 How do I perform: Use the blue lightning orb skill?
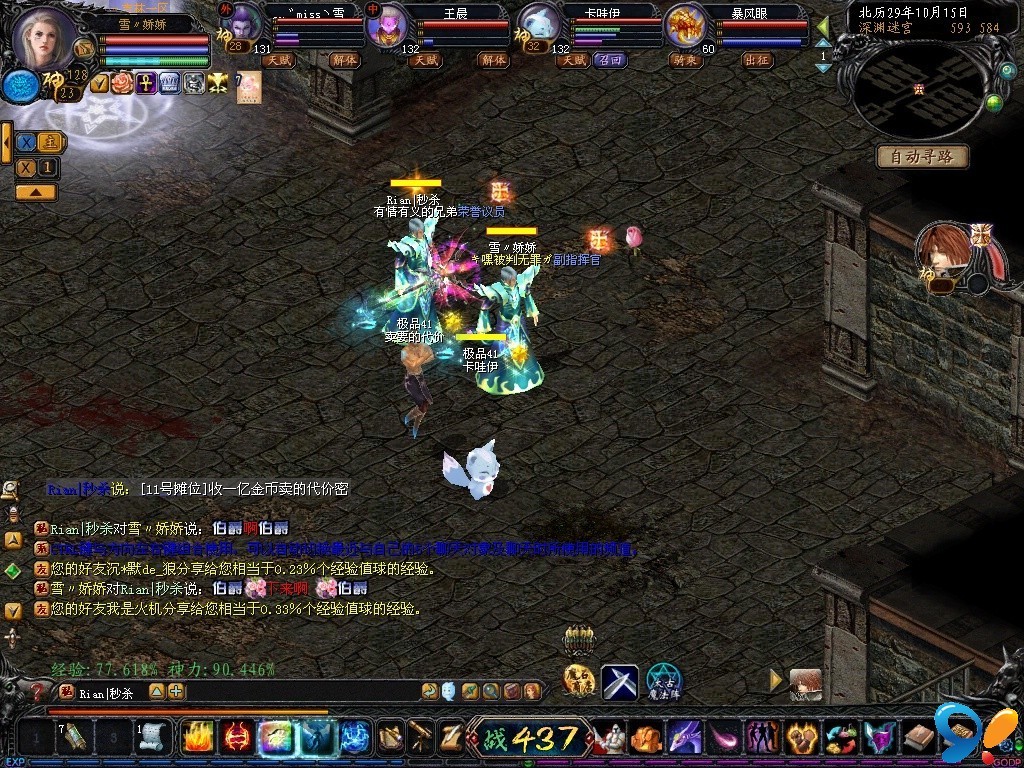(x=355, y=738)
